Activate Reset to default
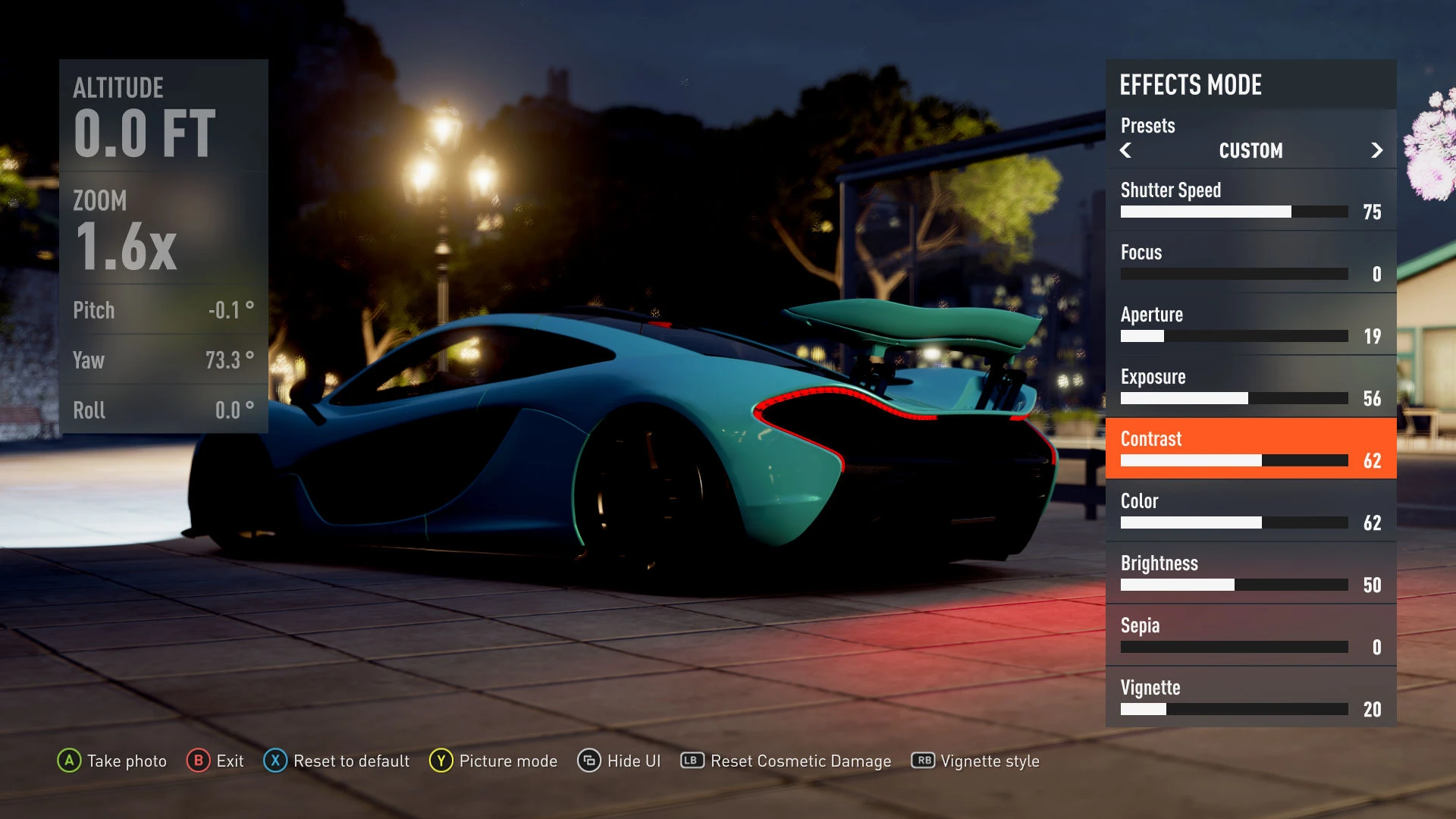Image resolution: width=1456 pixels, height=819 pixels. (x=337, y=761)
